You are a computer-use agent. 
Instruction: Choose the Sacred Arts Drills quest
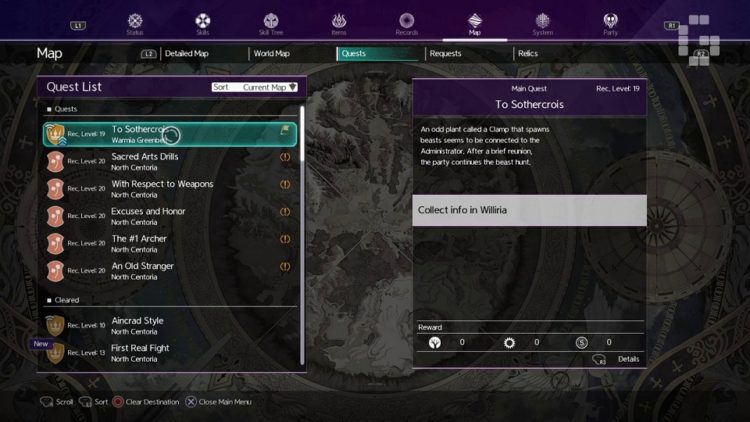pyautogui.click(x=170, y=161)
